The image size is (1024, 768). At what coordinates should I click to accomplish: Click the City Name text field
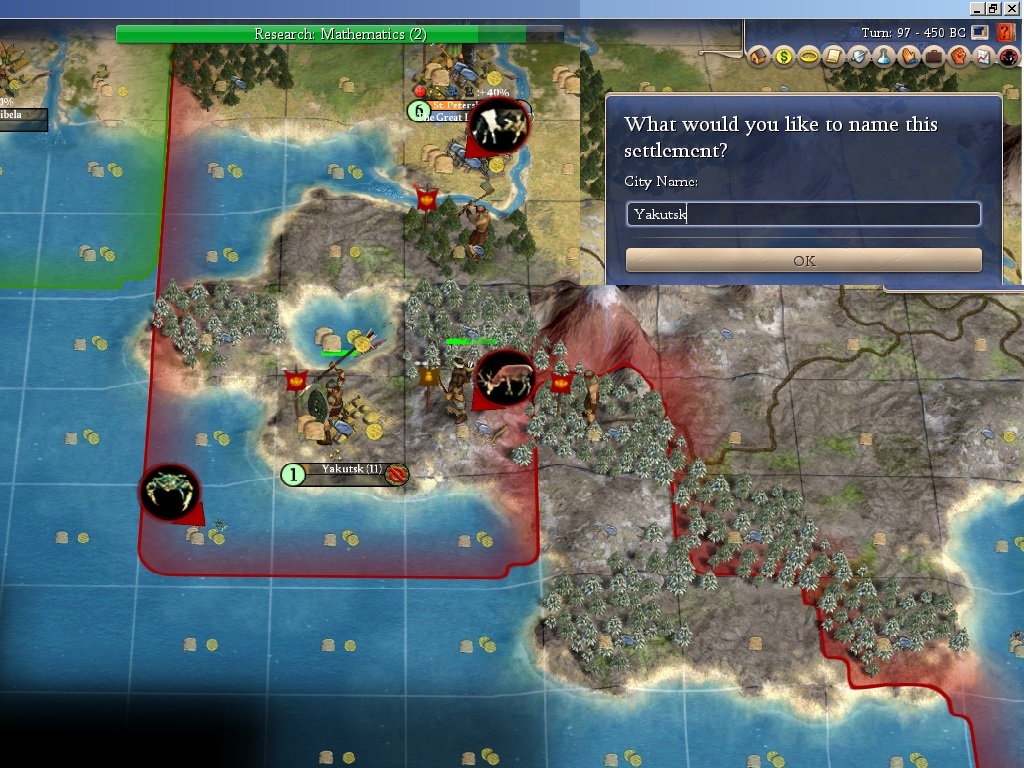coord(803,214)
